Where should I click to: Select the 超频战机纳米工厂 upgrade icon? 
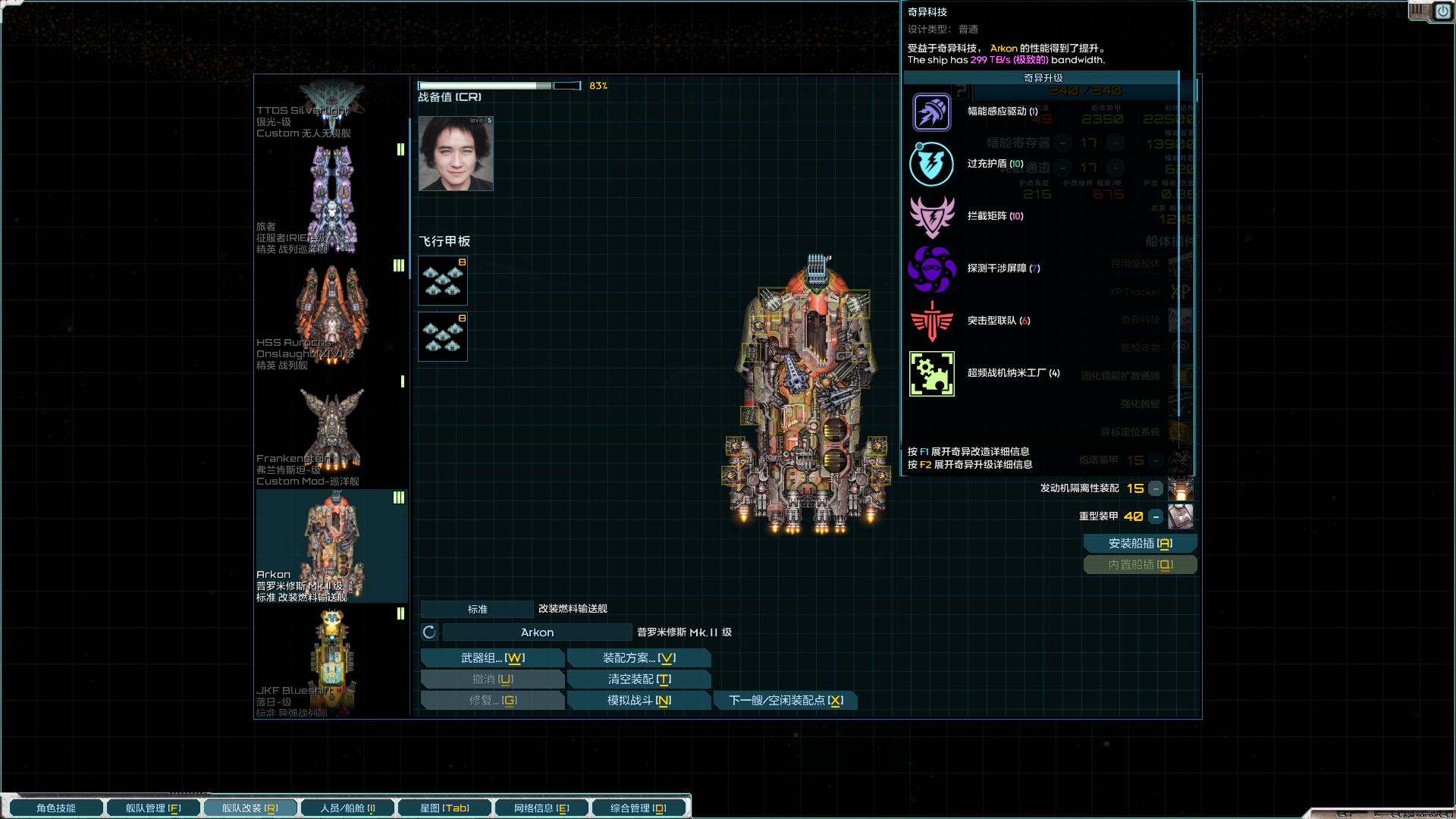click(x=931, y=373)
